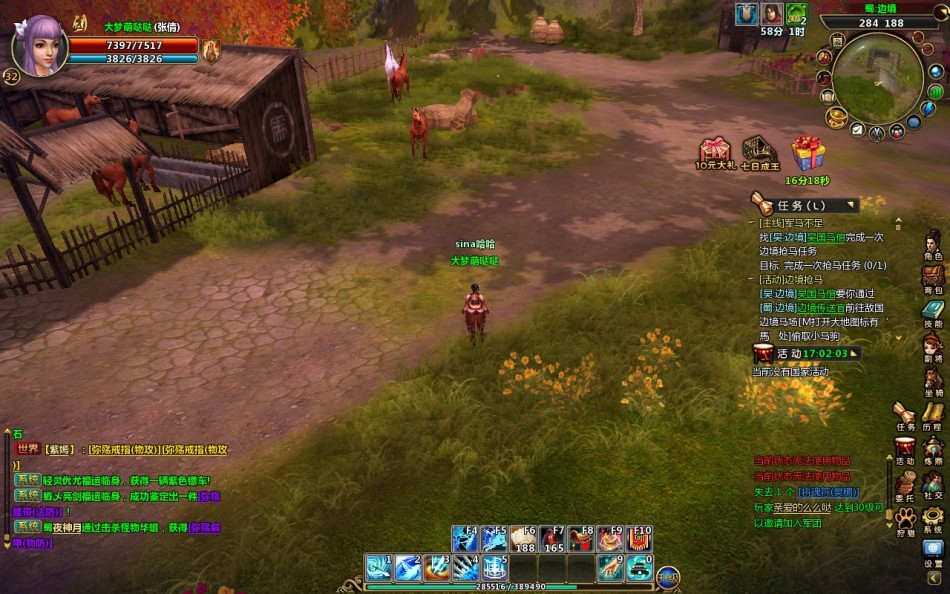The image size is (950, 594).
Task: Claim the timed online reward gift
Action: [807, 154]
